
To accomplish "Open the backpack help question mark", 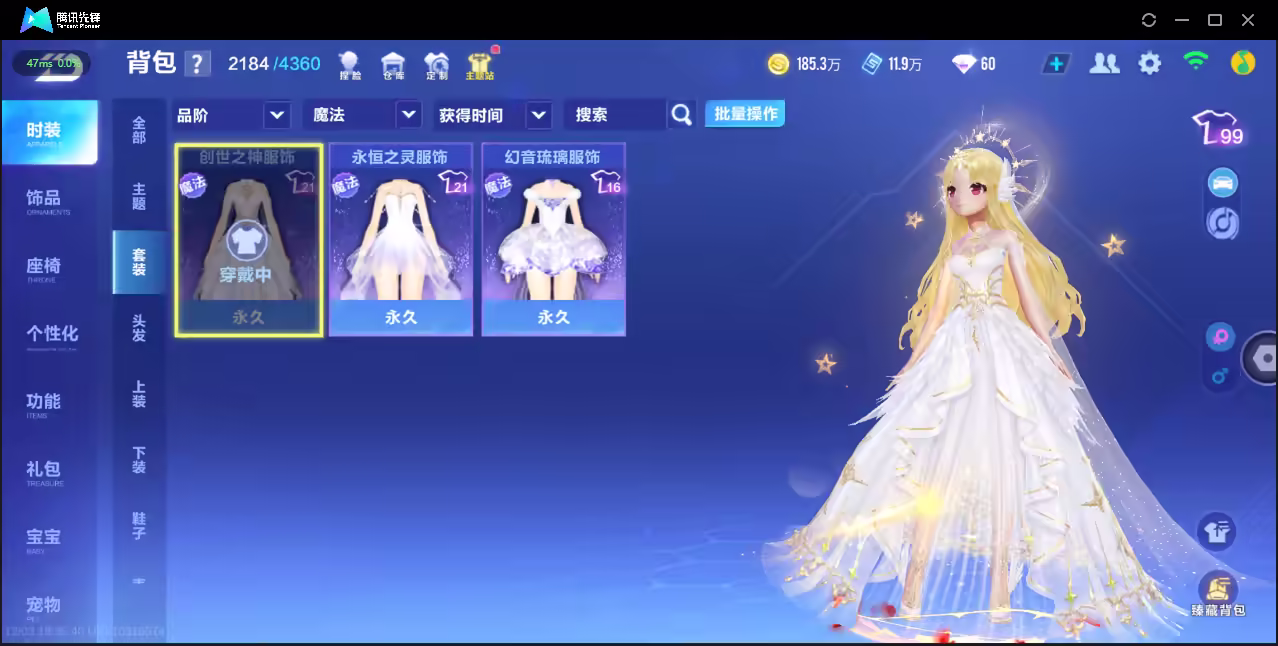I will pyautogui.click(x=197, y=64).
